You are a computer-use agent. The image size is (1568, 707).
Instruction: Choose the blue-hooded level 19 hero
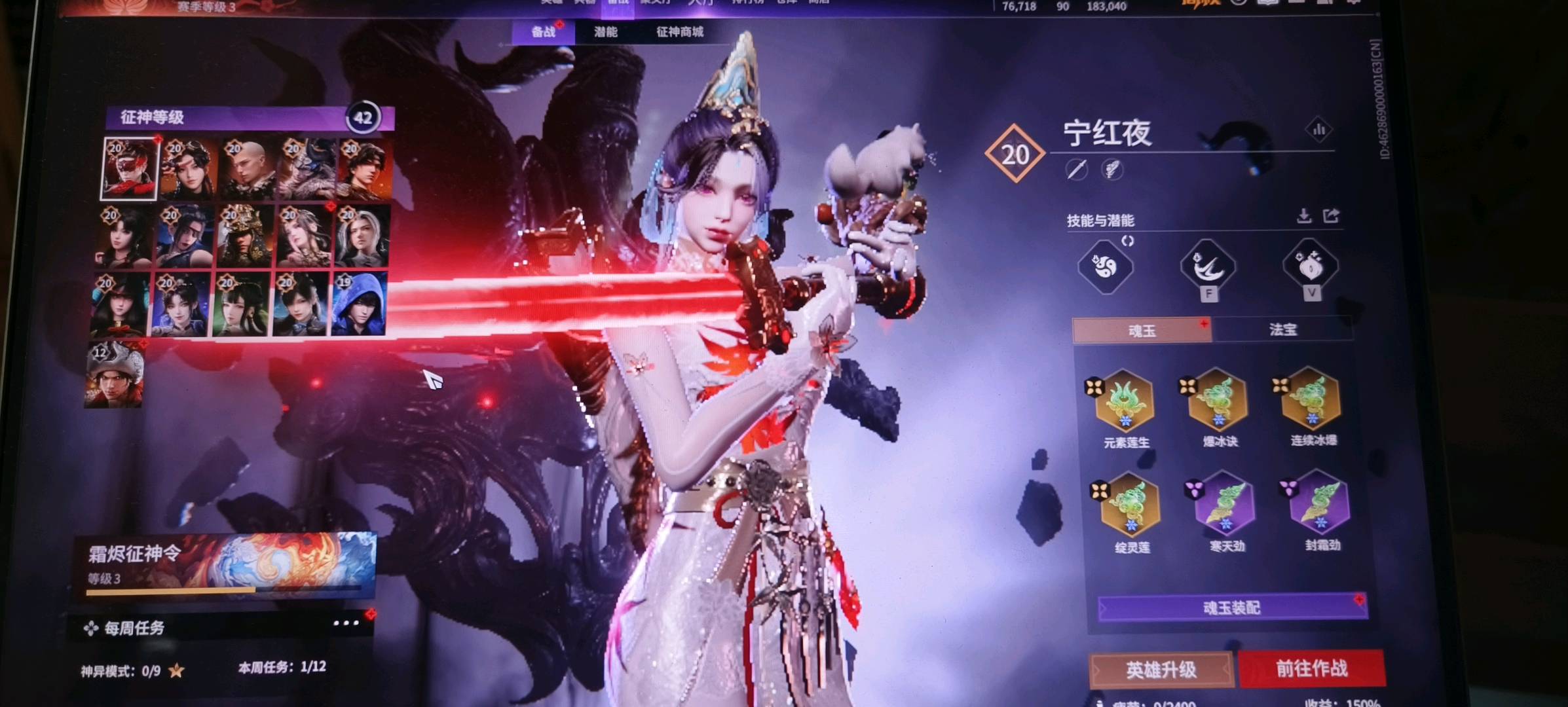(359, 305)
